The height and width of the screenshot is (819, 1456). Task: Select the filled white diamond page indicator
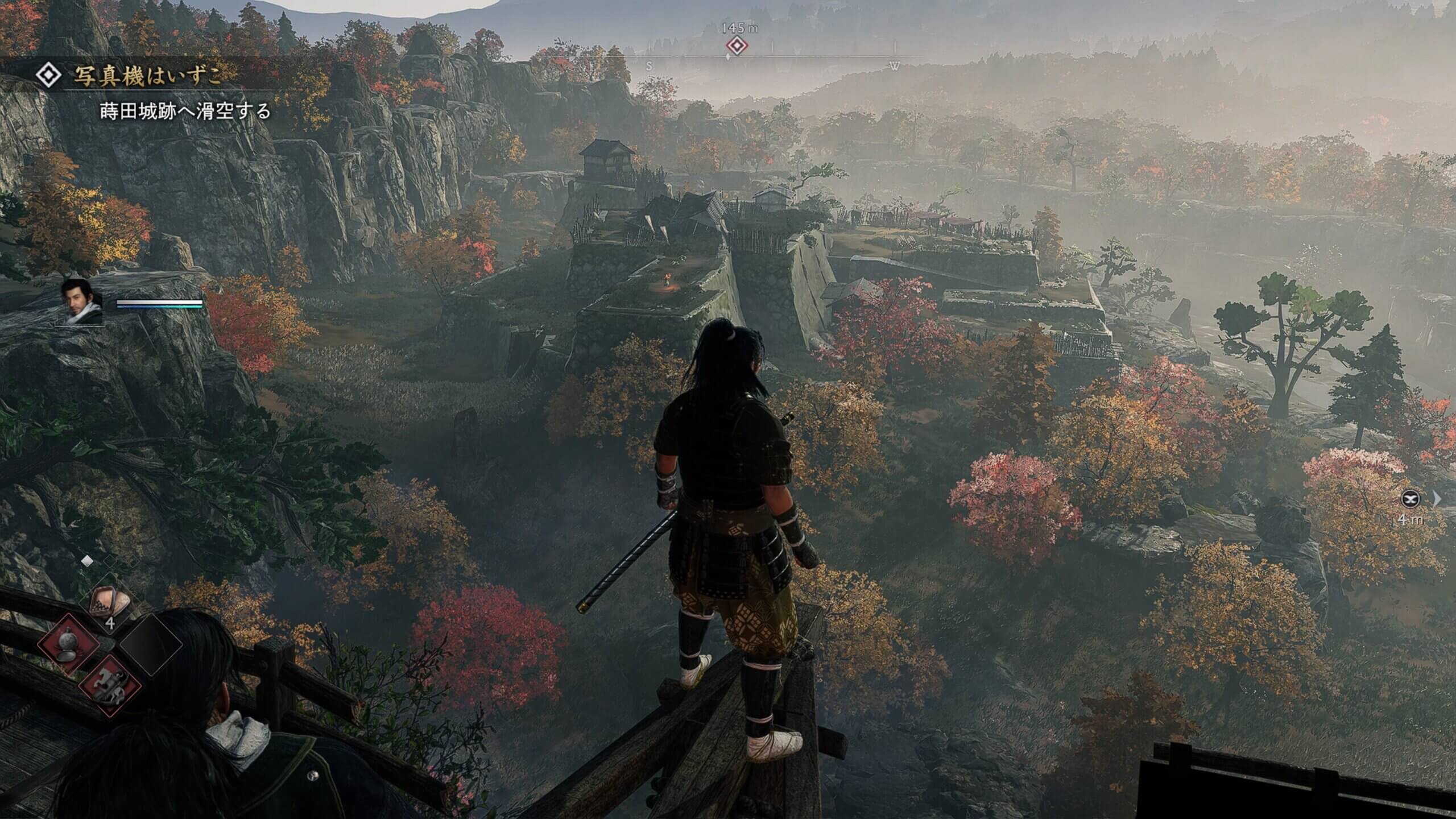pos(86,561)
